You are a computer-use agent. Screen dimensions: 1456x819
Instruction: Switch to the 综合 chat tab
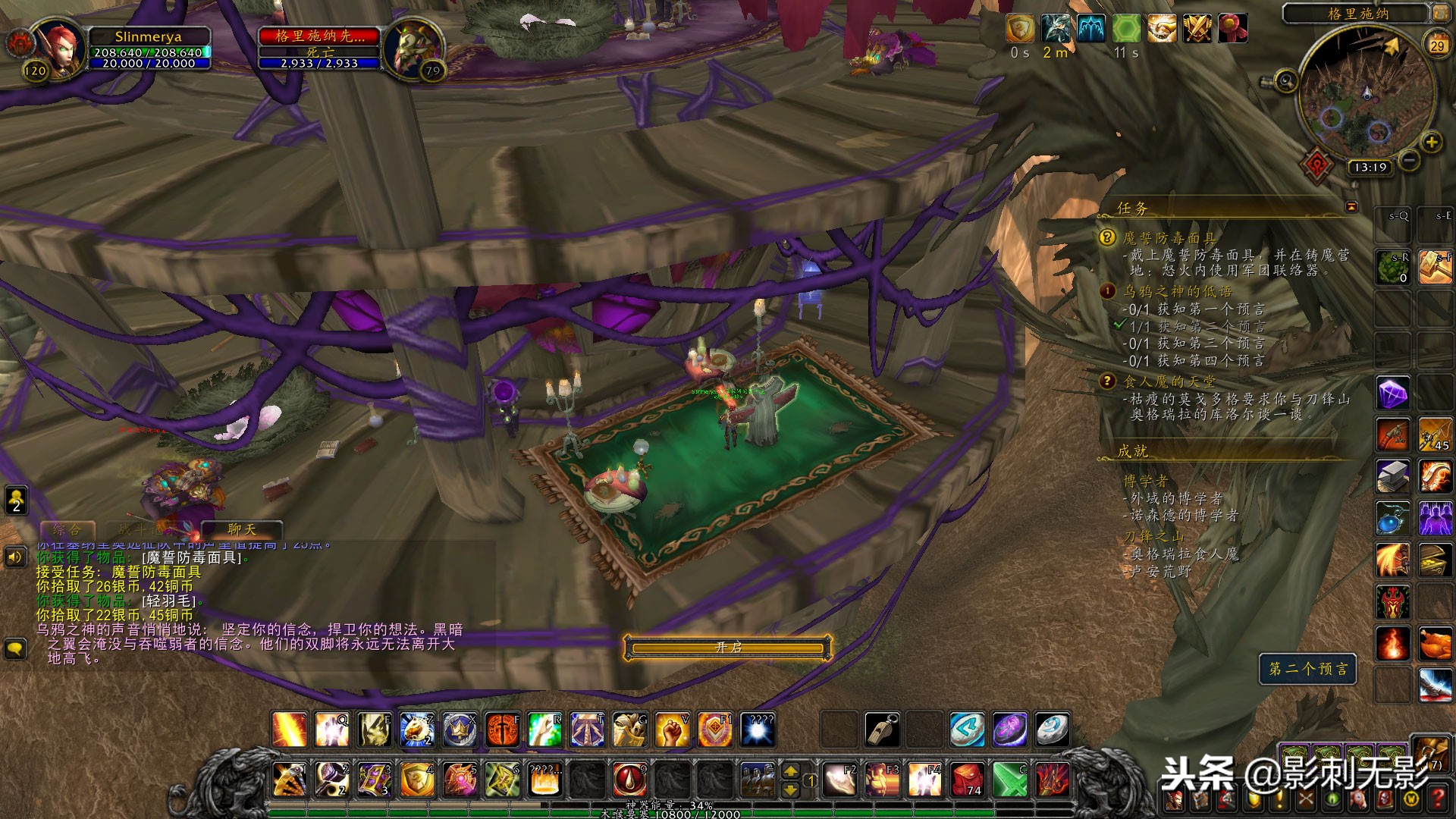pos(67,529)
